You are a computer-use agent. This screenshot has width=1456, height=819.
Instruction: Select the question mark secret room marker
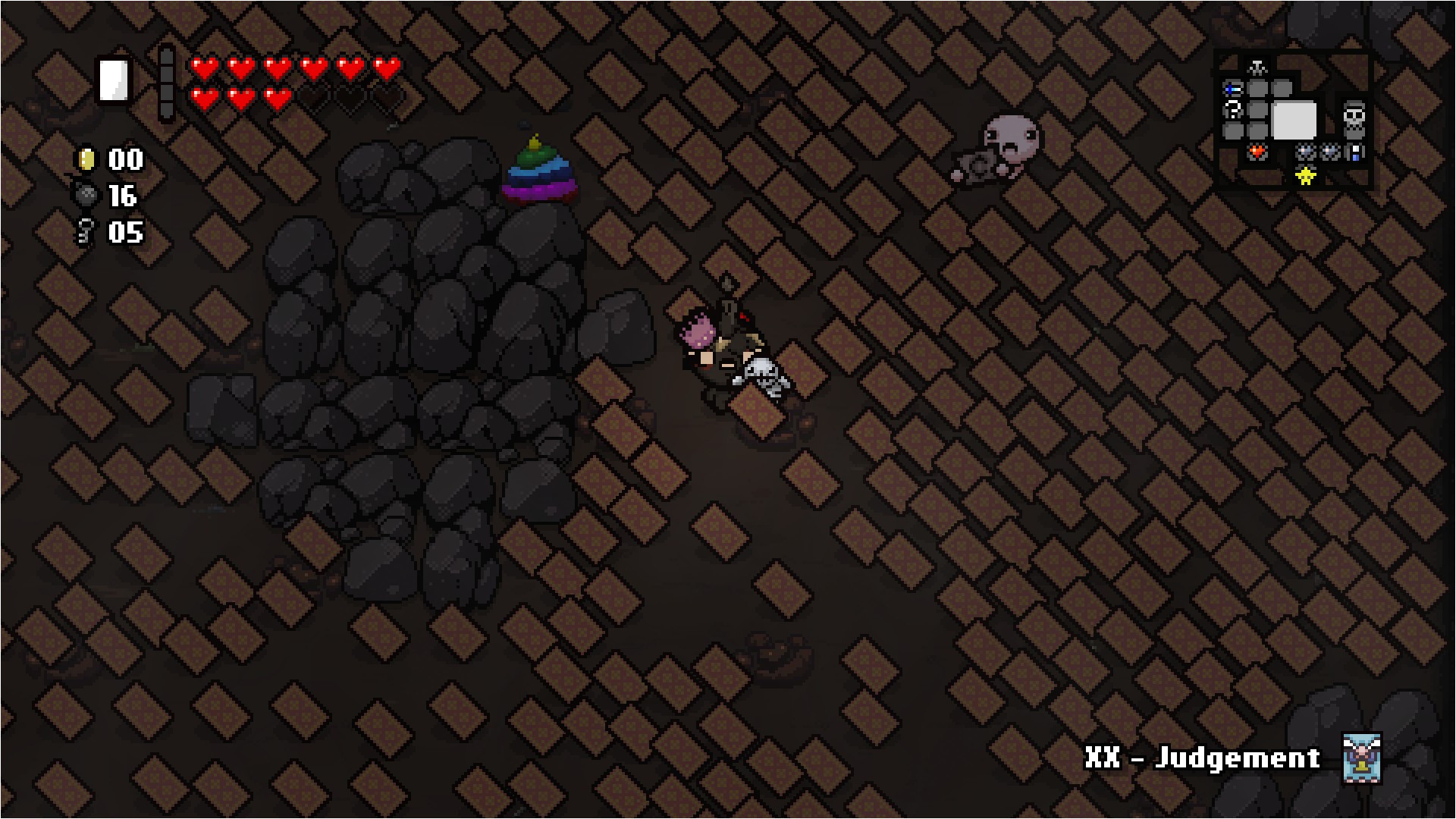[x=1233, y=111]
